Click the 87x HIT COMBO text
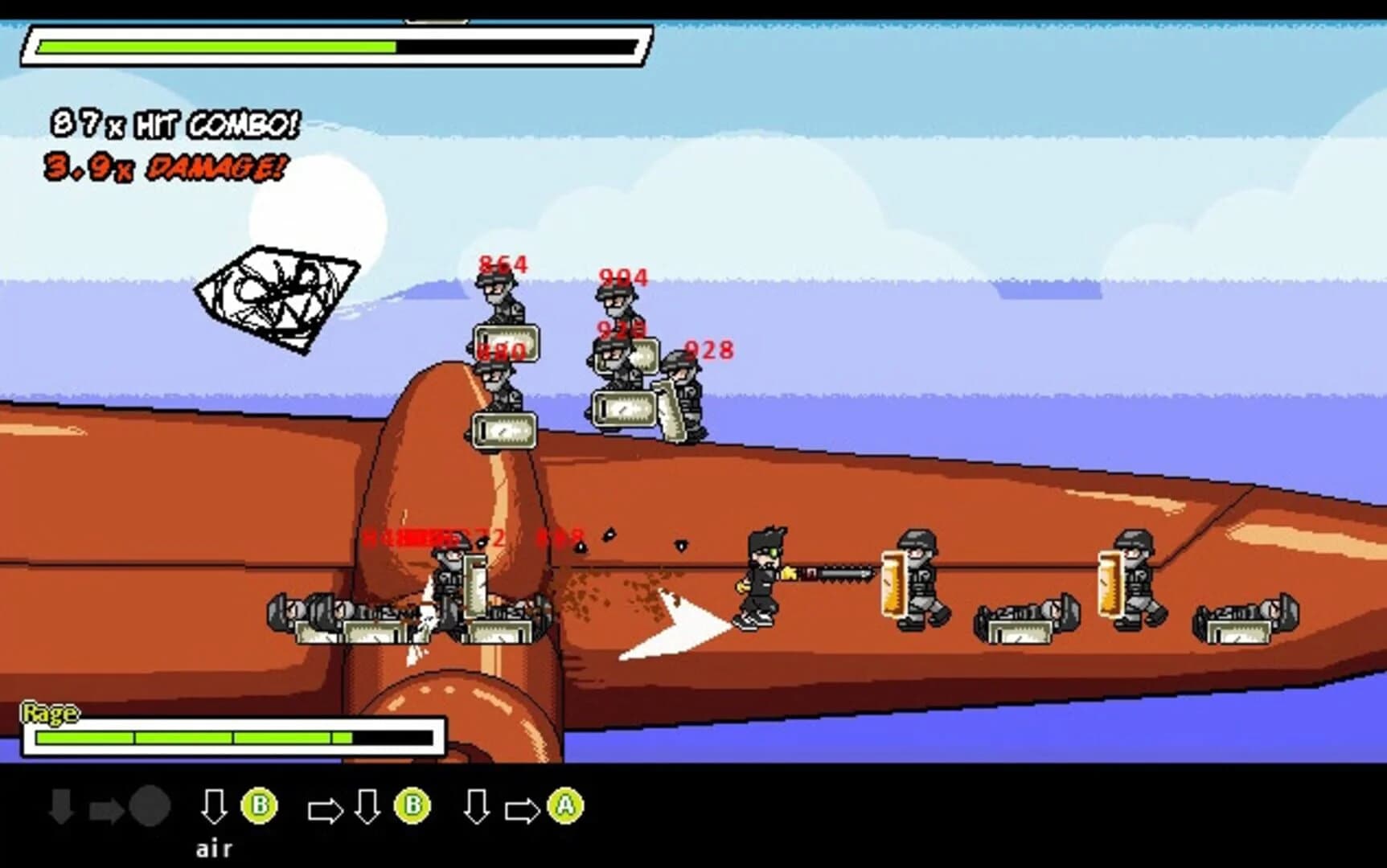Image resolution: width=1387 pixels, height=868 pixels. point(175,122)
